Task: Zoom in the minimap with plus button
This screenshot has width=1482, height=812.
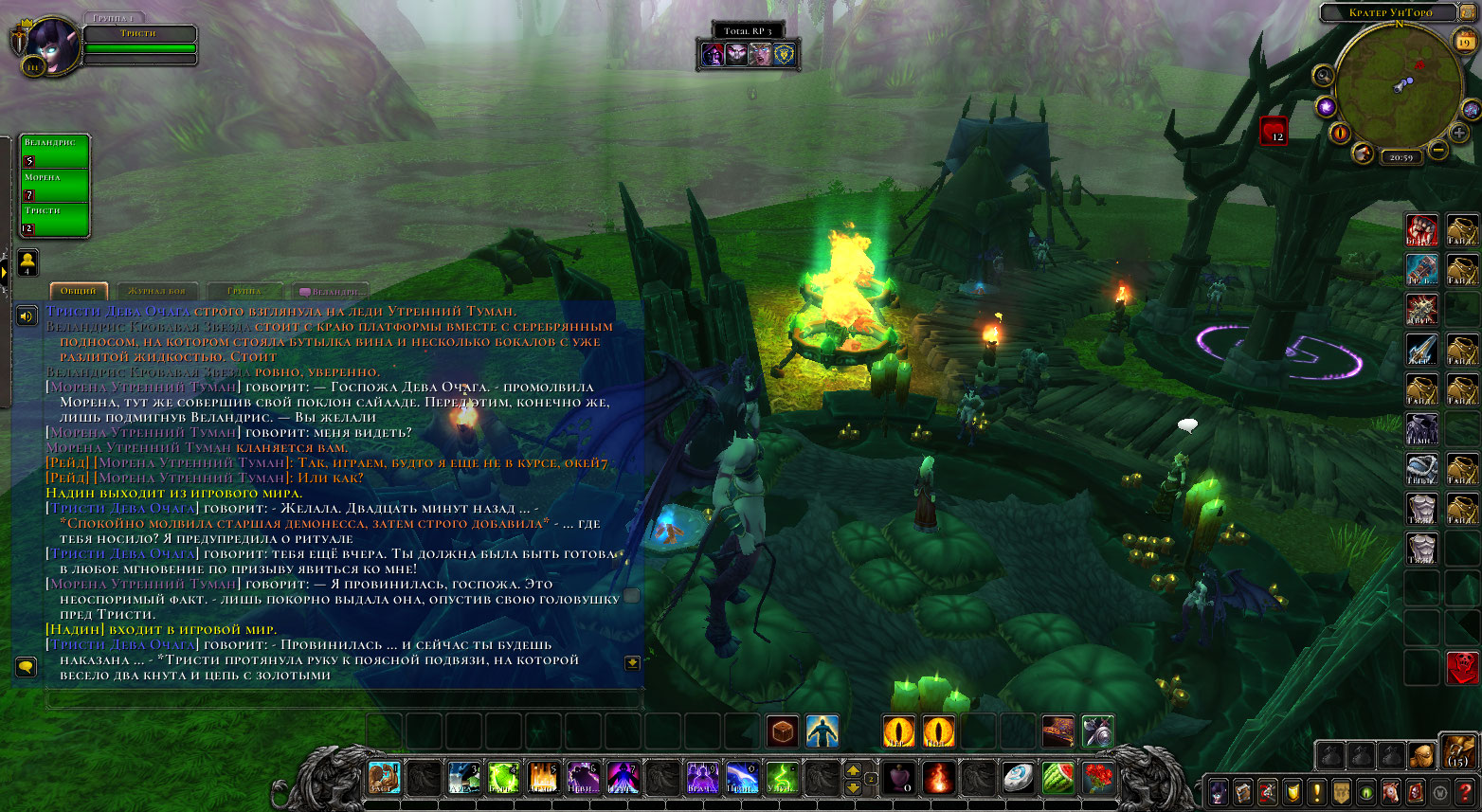Action: tap(1459, 134)
